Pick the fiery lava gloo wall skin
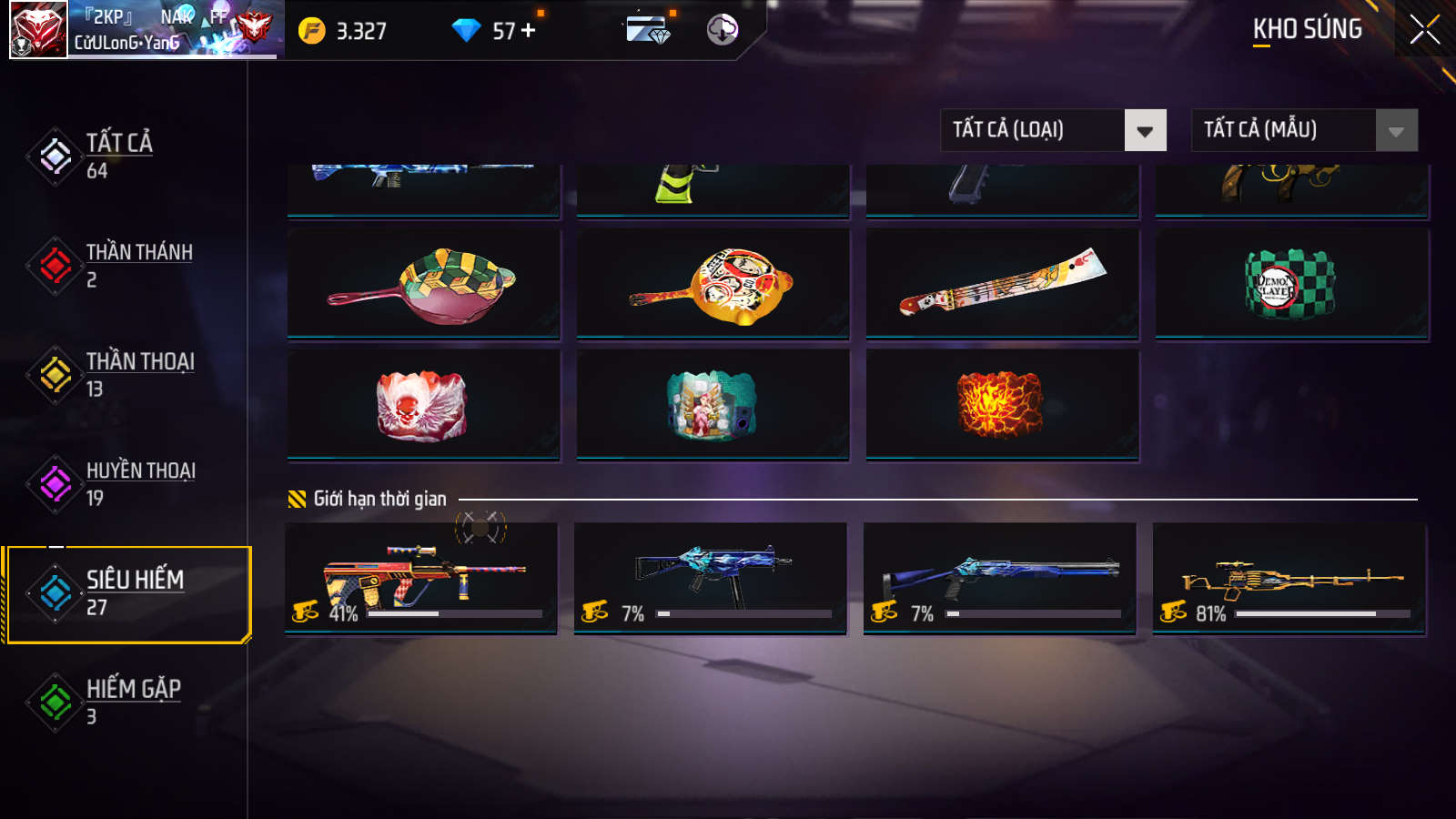The width and height of the screenshot is (1456, 819). (1002, 405)
